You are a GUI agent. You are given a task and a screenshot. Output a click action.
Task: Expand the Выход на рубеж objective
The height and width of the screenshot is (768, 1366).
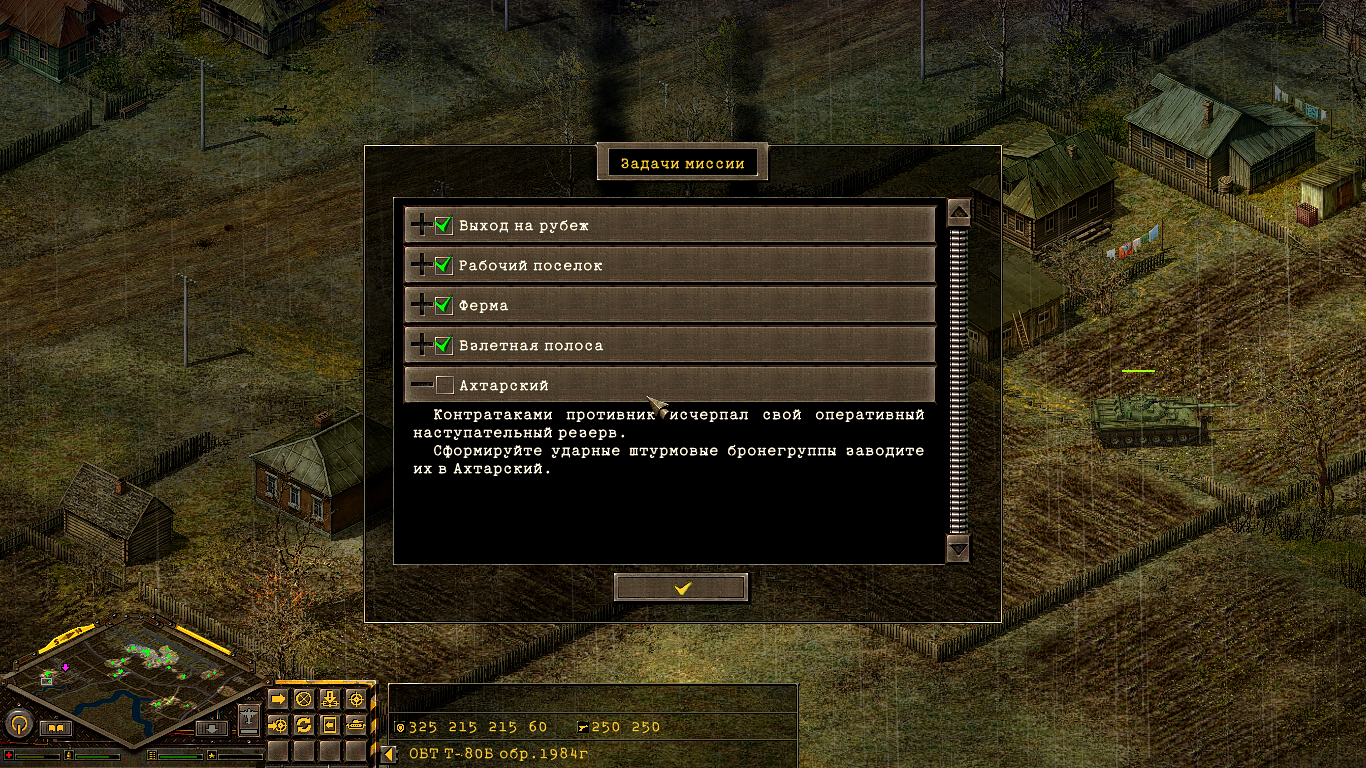click(421, 224)
